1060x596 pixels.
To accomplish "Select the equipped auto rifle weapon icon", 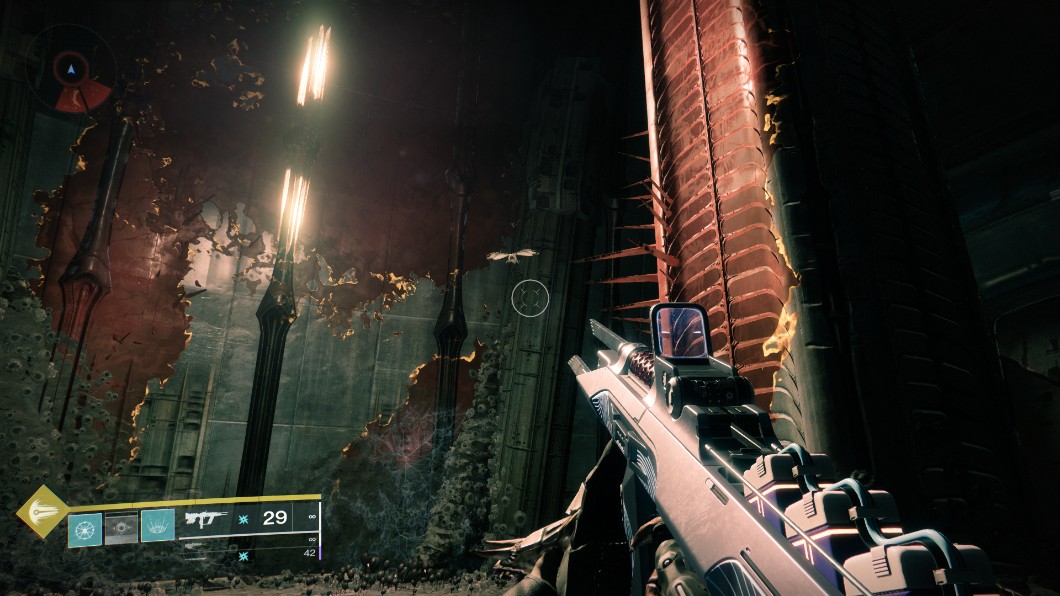I will click(x=207, y=520).
